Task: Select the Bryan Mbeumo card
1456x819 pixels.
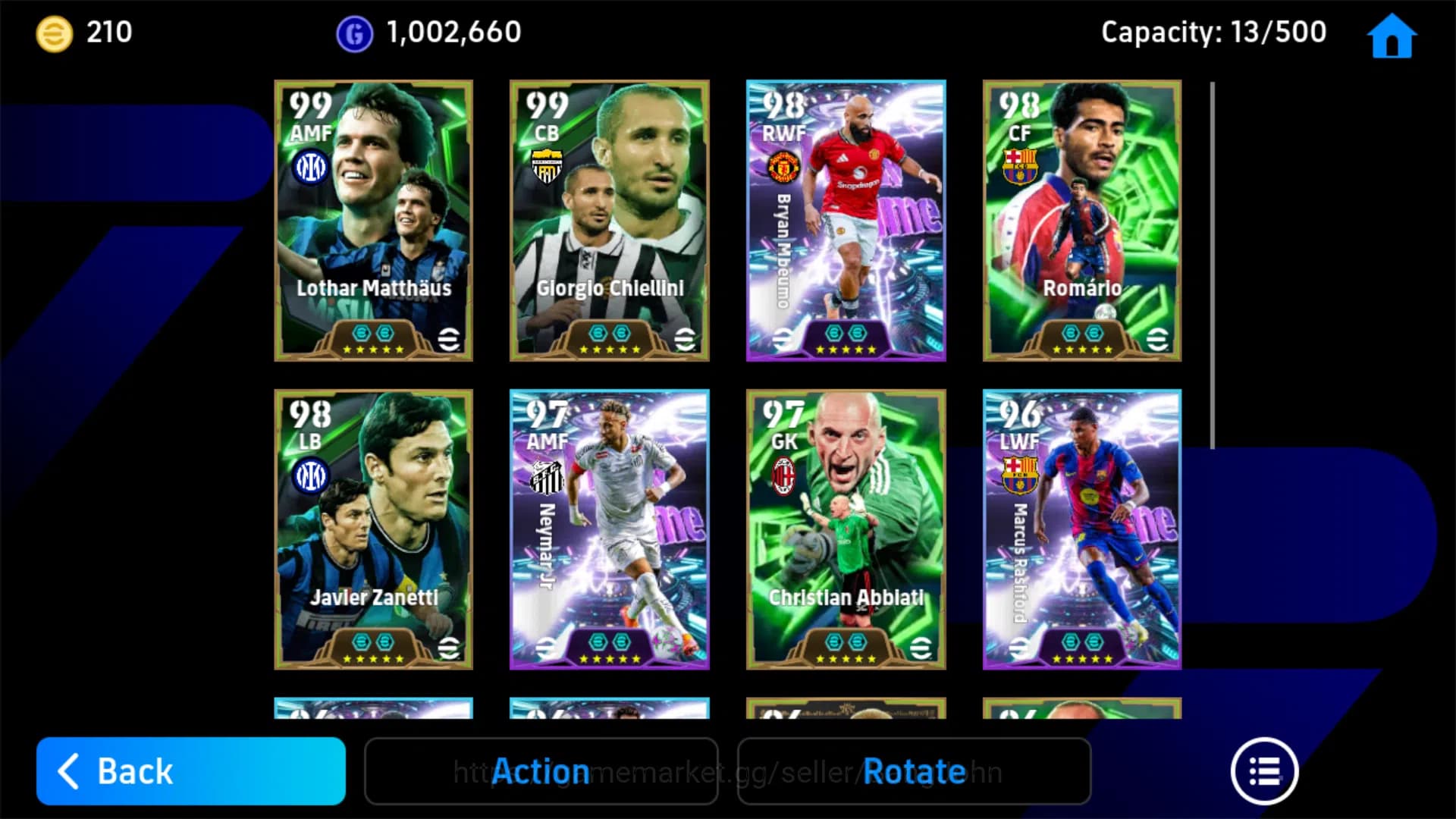Action: 846,220
